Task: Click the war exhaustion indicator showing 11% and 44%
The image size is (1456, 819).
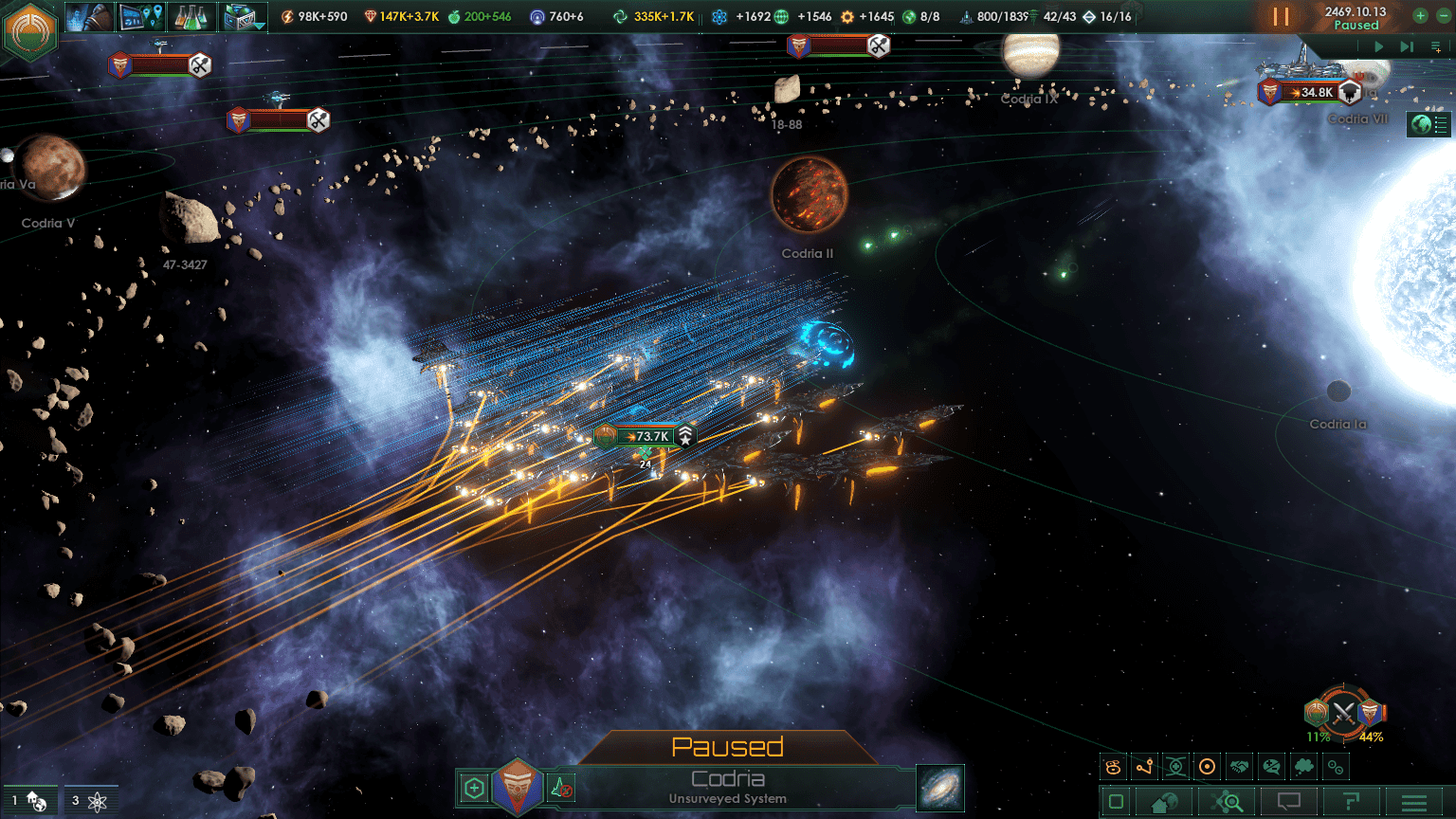Action: tap(1341, 714)
